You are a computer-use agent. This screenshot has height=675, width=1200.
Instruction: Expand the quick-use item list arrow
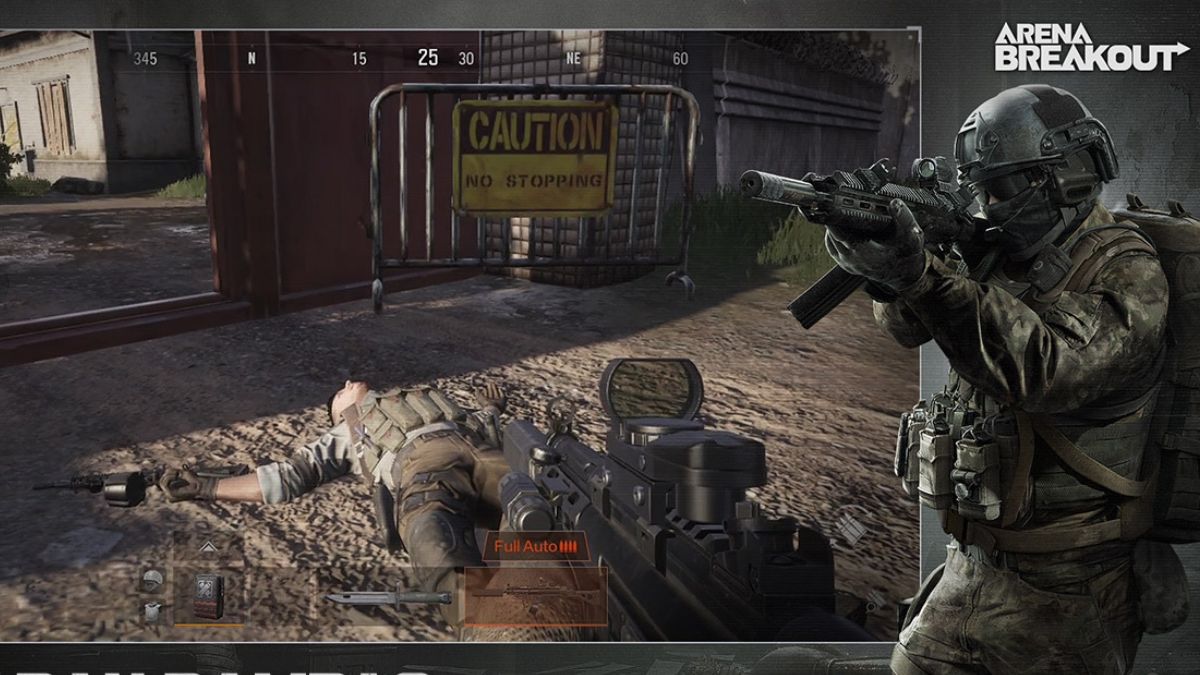click(x=209, y=547)
